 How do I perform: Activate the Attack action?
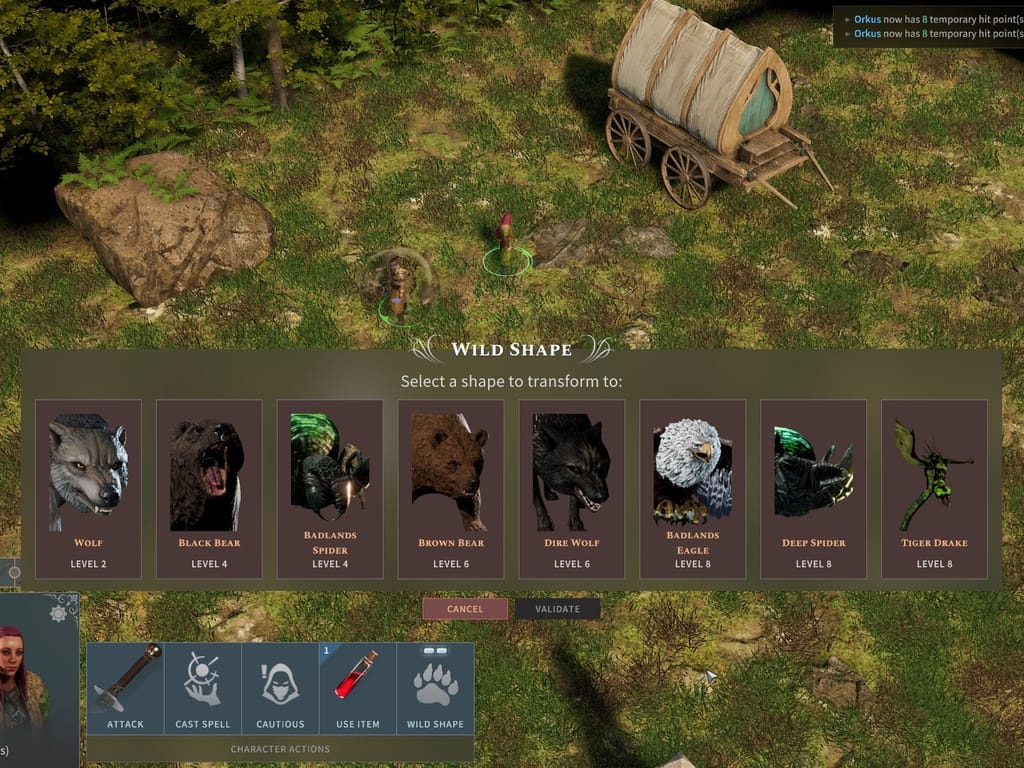point(125,688)
